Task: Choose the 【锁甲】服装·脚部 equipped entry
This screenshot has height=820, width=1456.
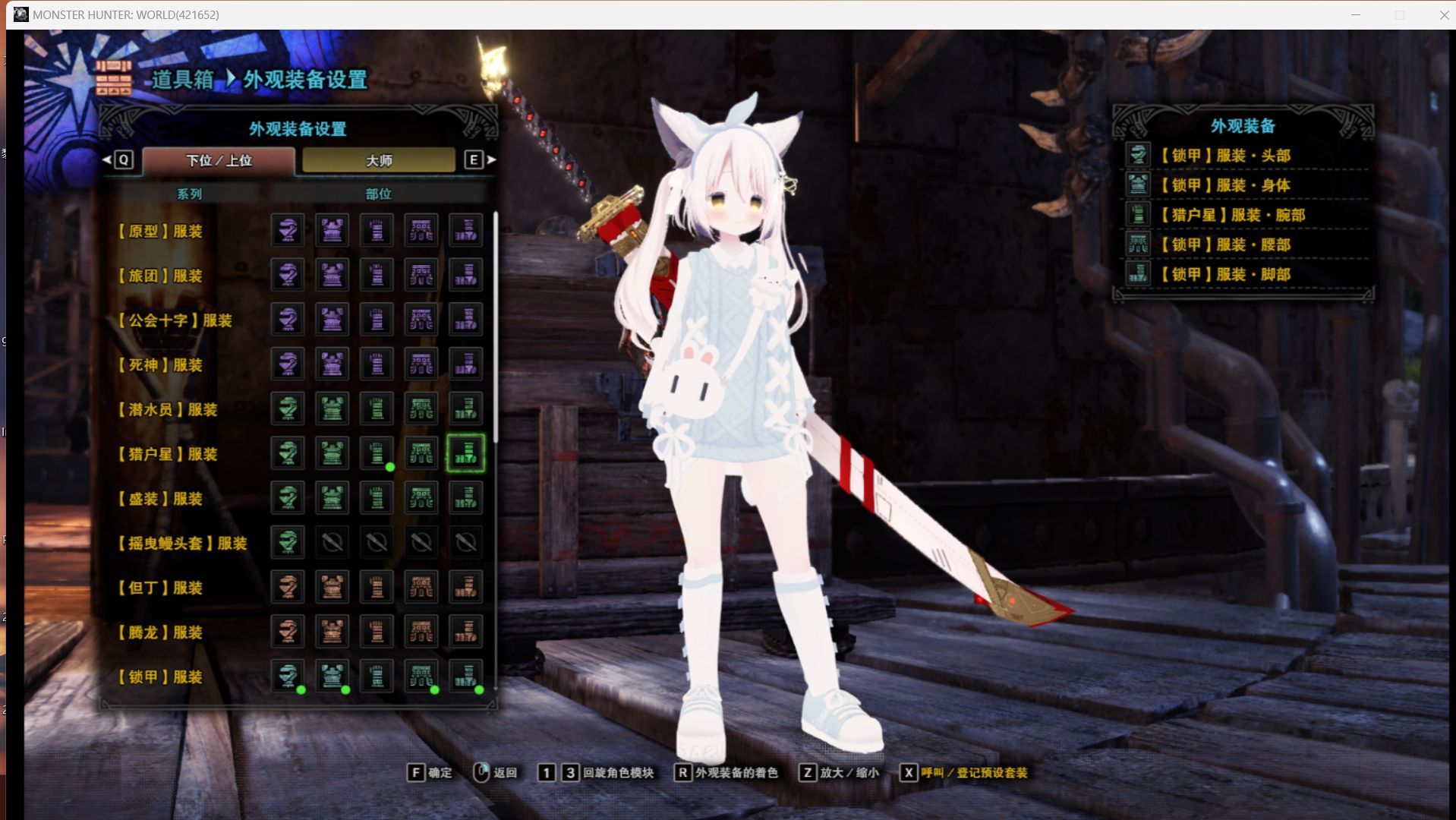Action: coord(1230,274)
